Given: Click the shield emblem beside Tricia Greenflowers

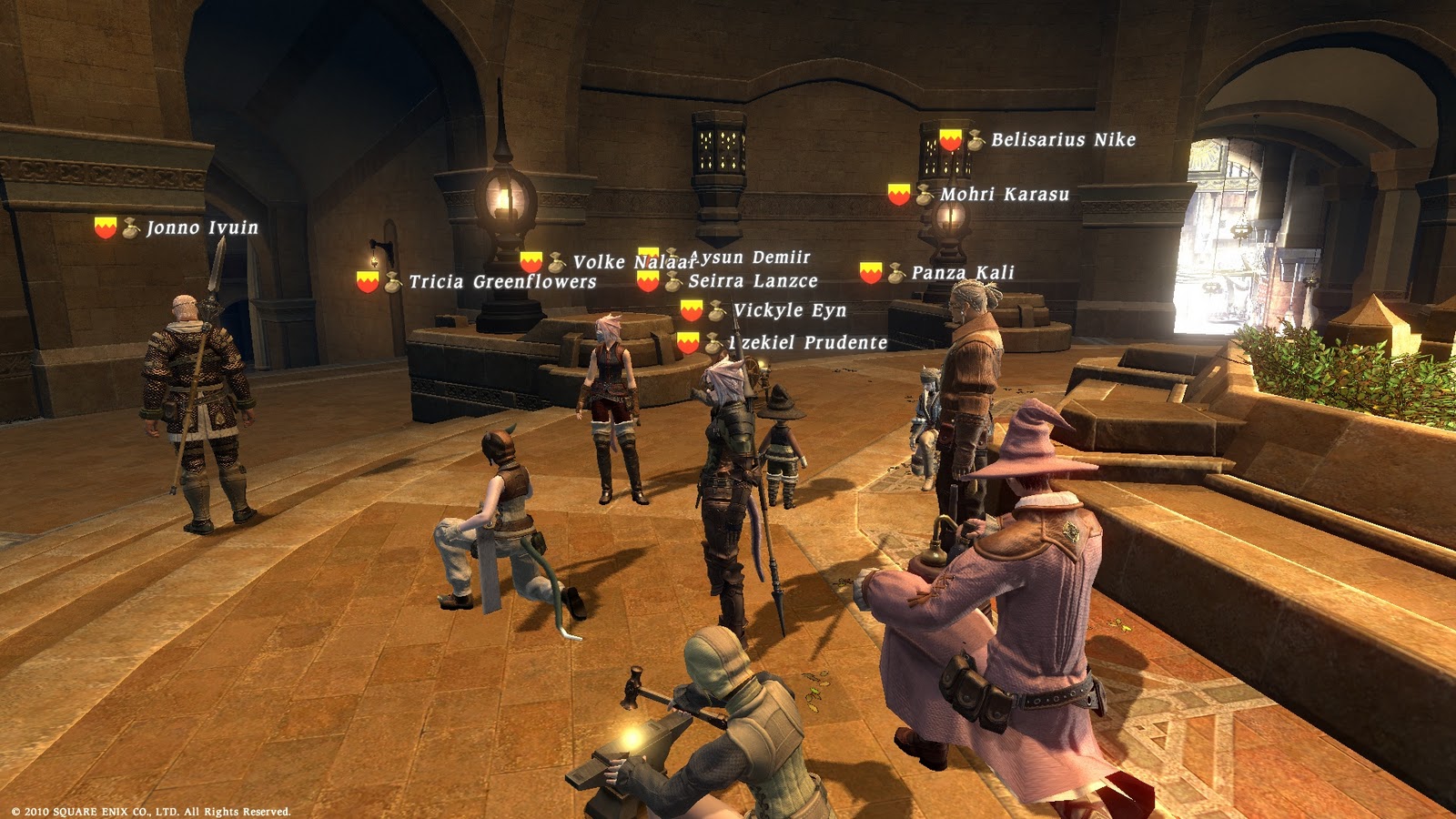Looking at the screenshot, I should [x=368, y=283].
